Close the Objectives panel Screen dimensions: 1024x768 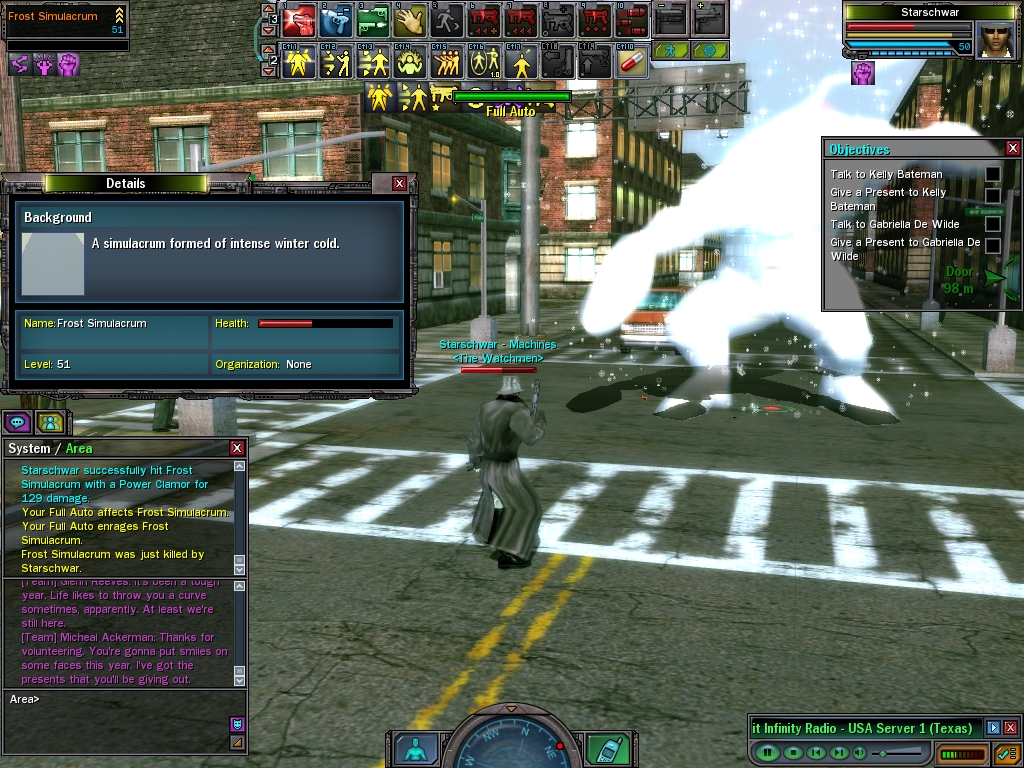(1012, 149)
